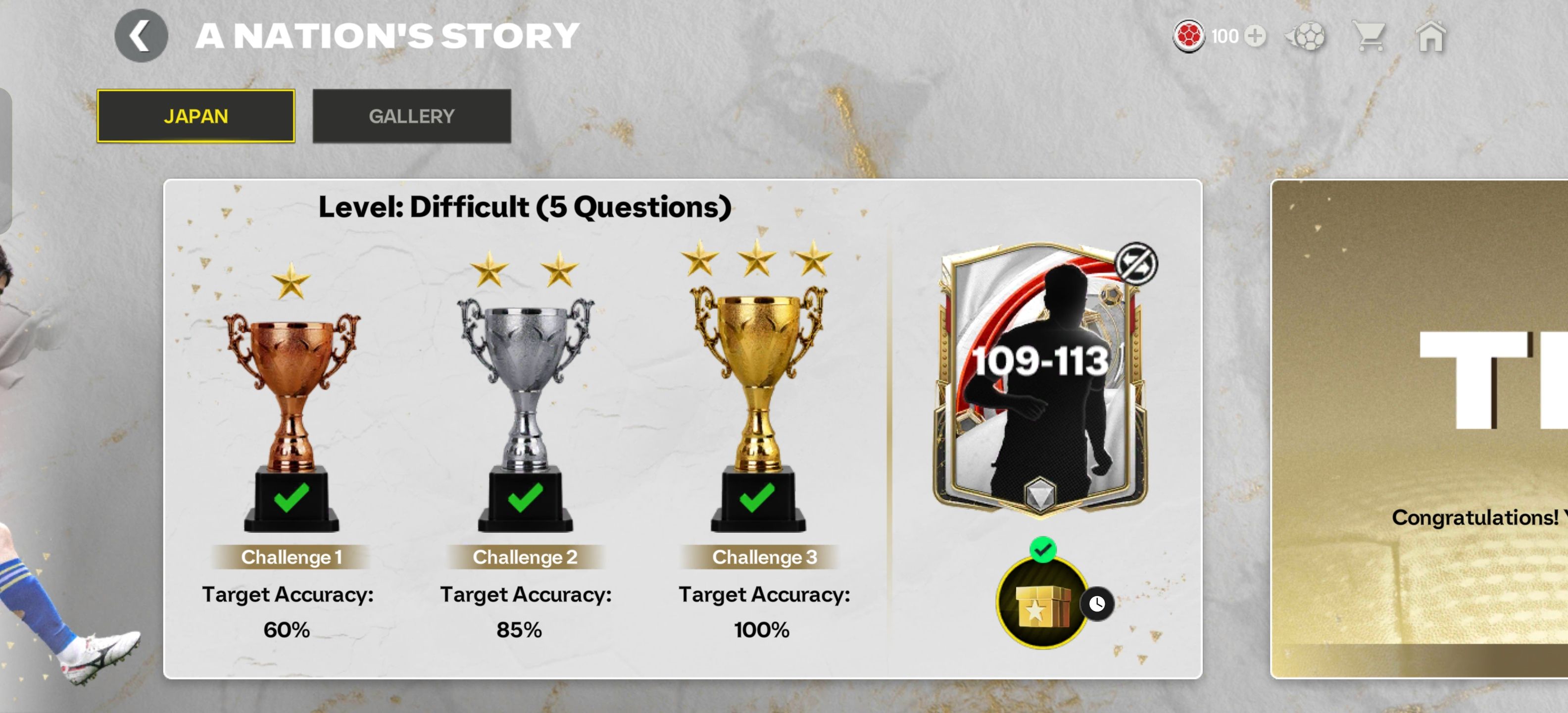Switch to the Japan tab

coord(196,116)
